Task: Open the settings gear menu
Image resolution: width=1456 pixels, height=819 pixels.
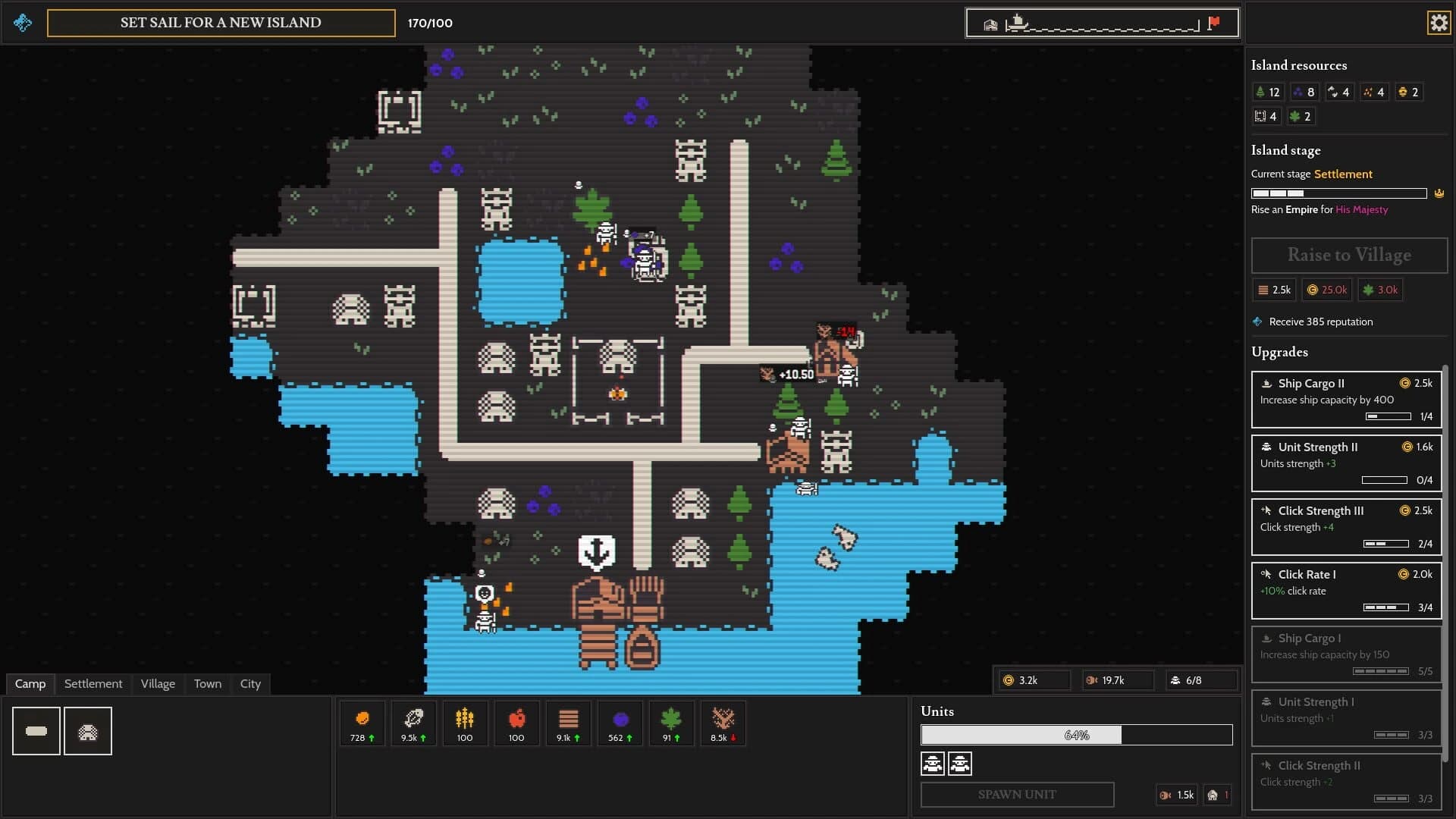Action: coord(1438,22)
